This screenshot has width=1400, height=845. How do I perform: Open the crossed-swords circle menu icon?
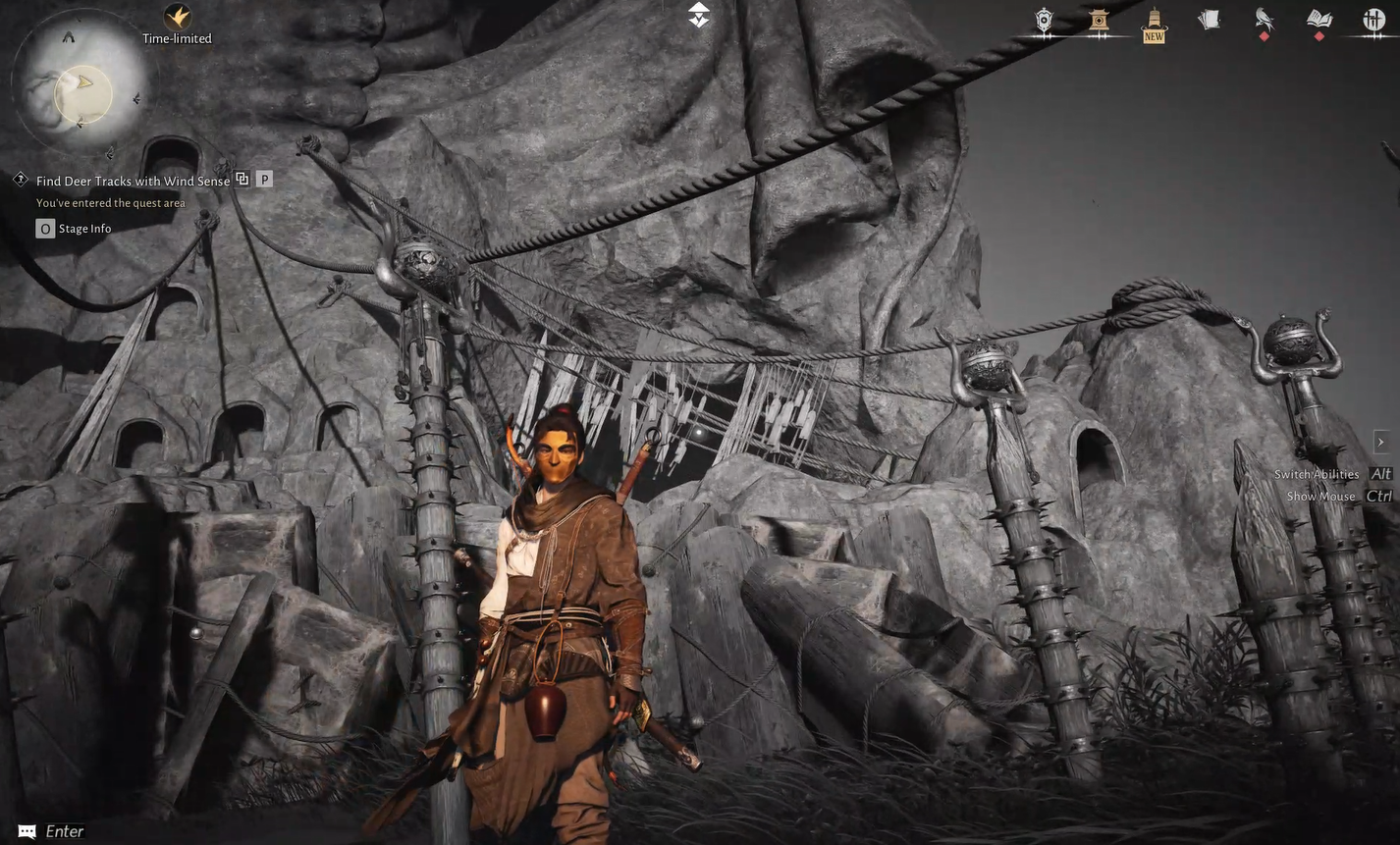[x=1373, y=20]
